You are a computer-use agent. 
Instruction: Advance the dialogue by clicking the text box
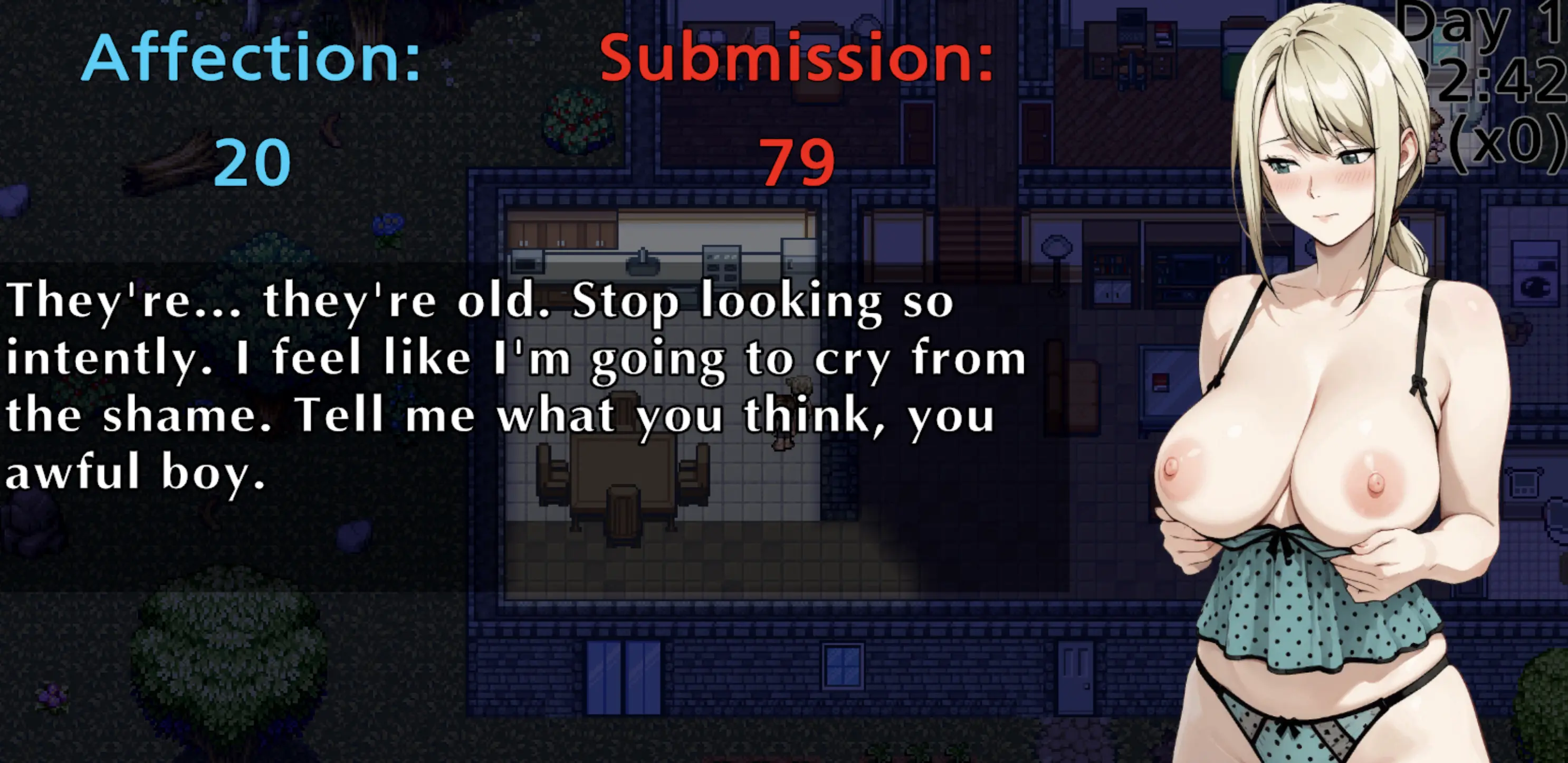518,390
